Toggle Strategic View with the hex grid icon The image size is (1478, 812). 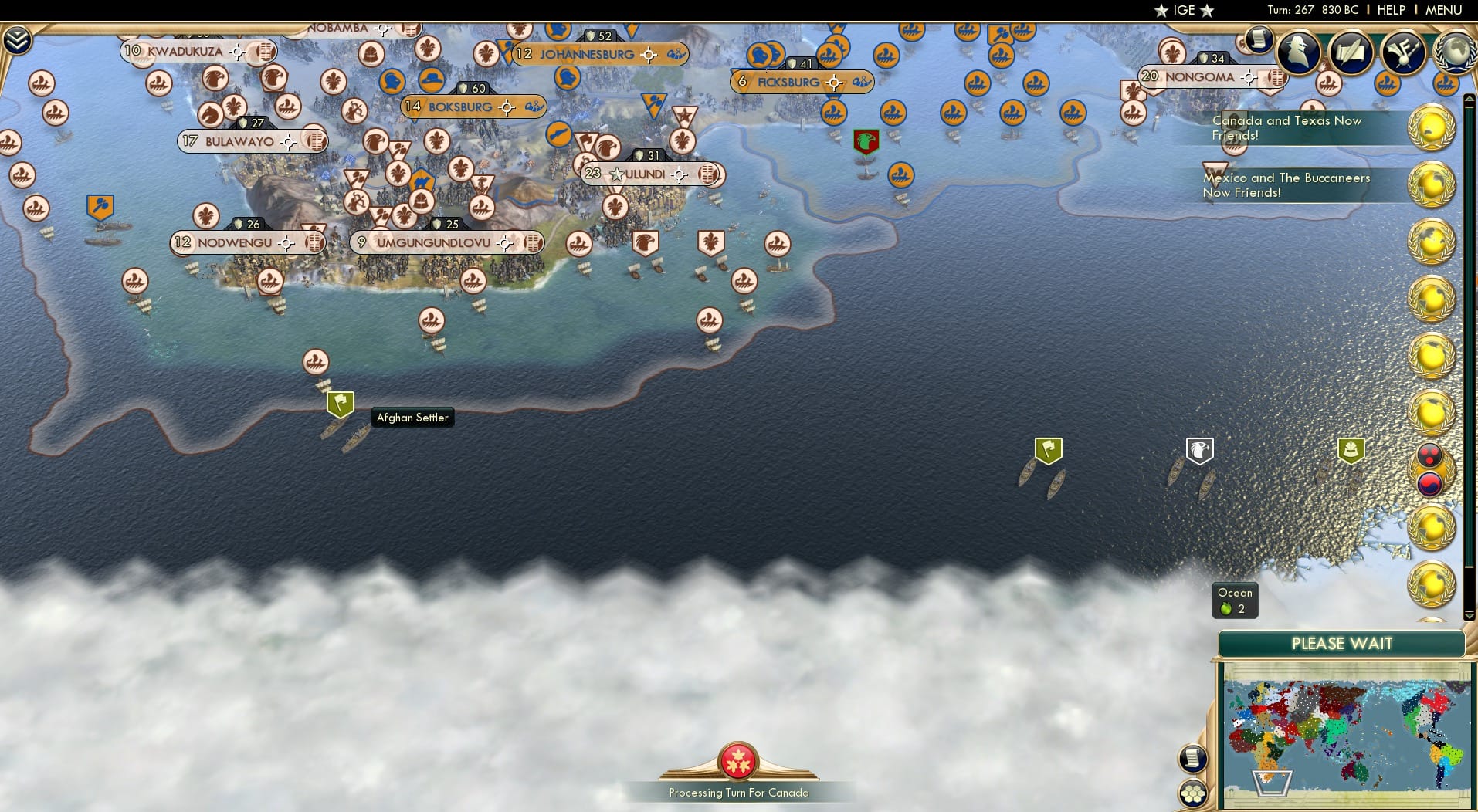(x=1195, y=793)
